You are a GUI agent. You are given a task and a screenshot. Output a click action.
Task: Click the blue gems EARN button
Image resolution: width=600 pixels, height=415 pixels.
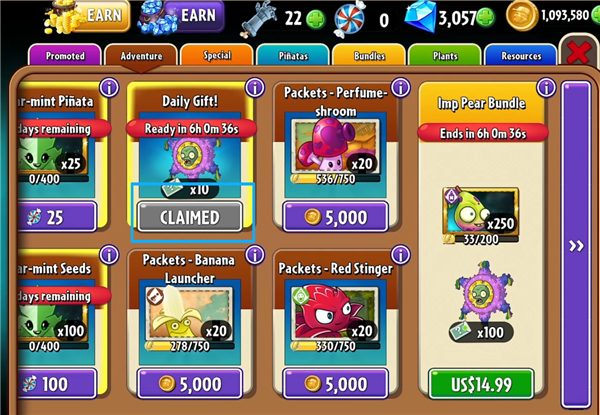[193, 15]
